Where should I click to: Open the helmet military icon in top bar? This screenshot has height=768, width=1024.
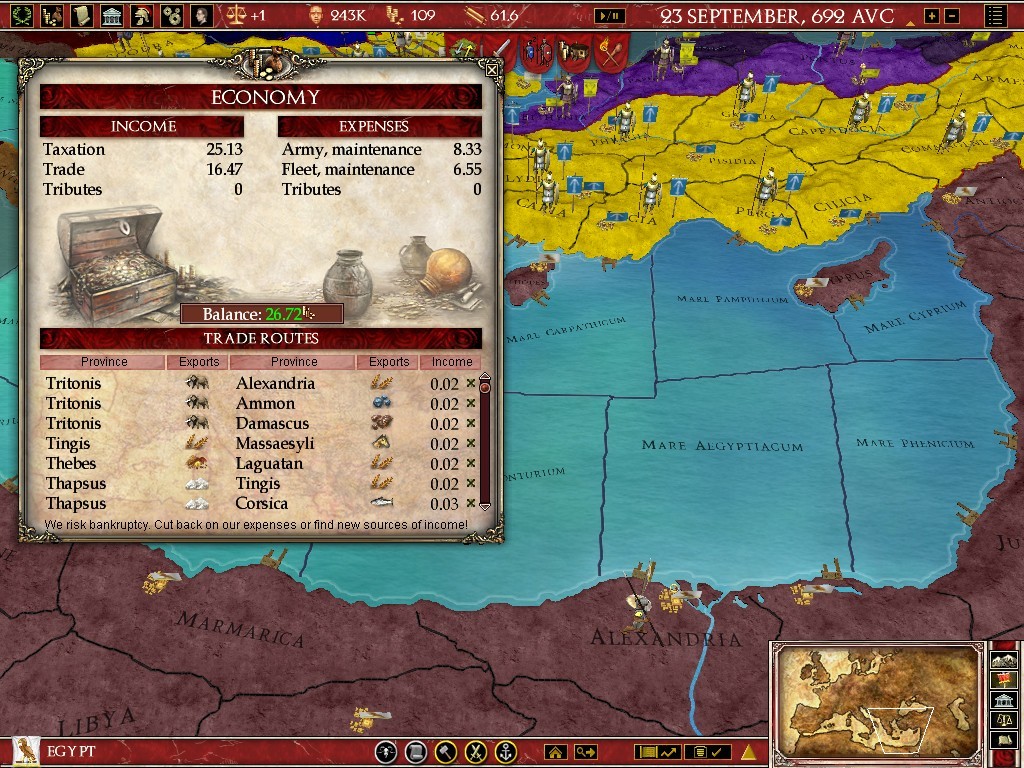pyautogui.click(x=142, y=15)
